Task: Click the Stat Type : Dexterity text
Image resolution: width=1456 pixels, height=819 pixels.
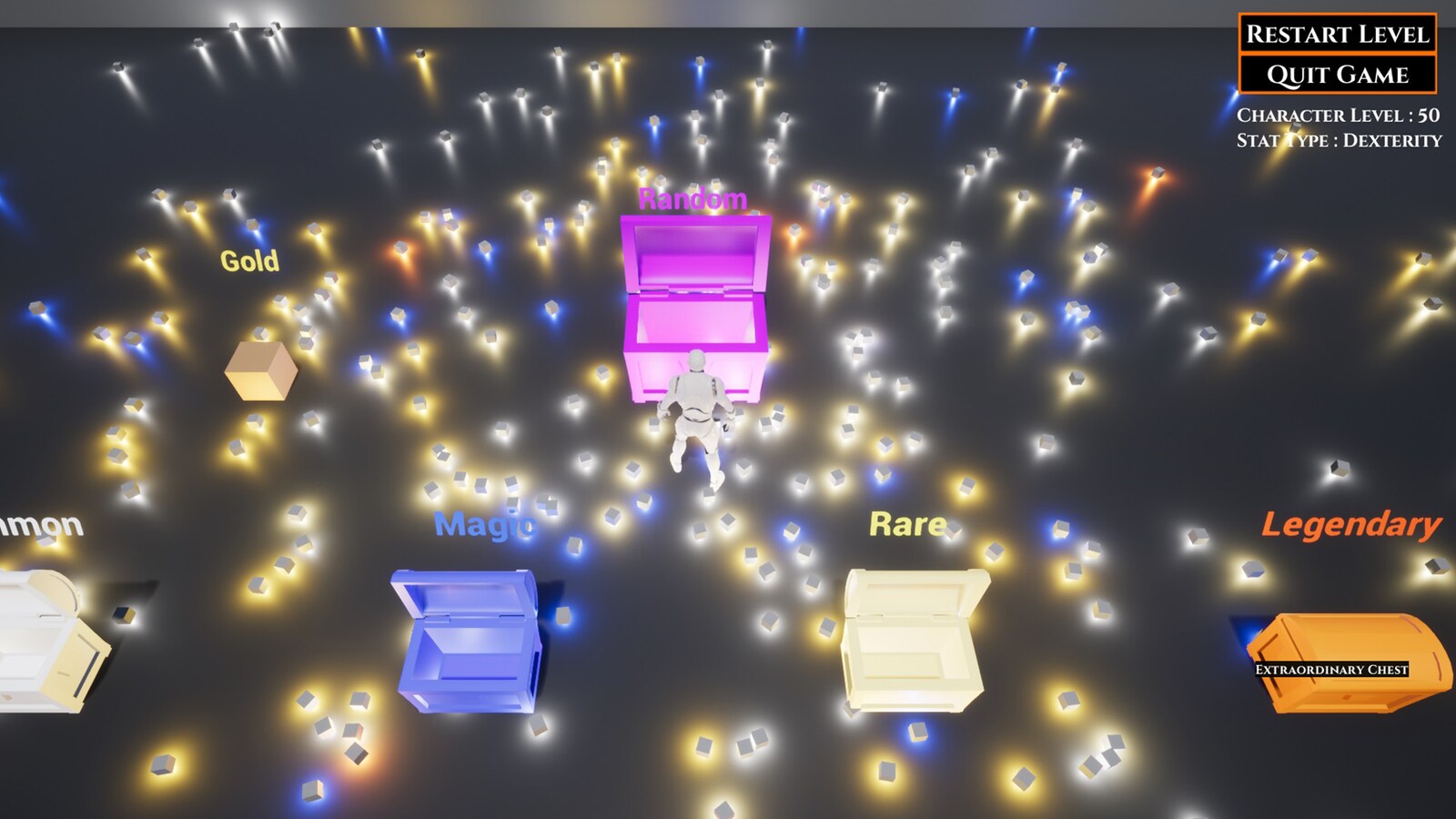Action: click(1340, 139)
